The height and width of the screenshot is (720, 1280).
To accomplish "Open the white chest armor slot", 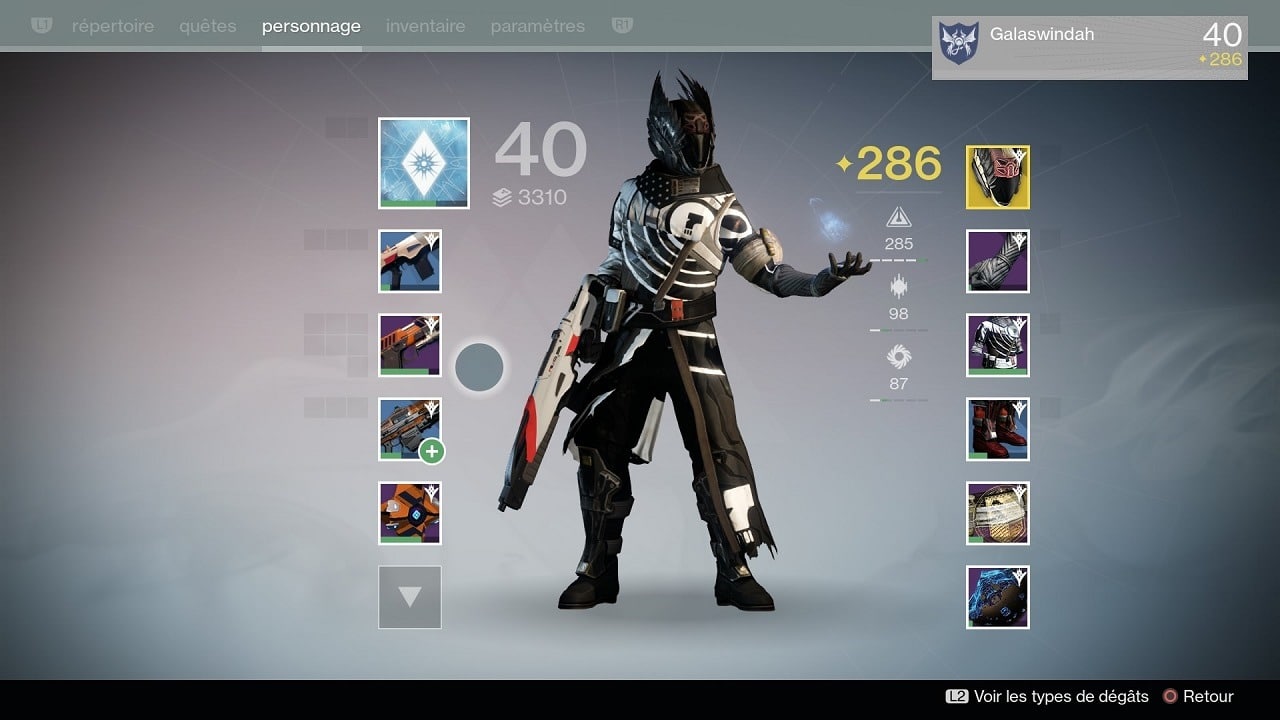I will pos(998,345).
